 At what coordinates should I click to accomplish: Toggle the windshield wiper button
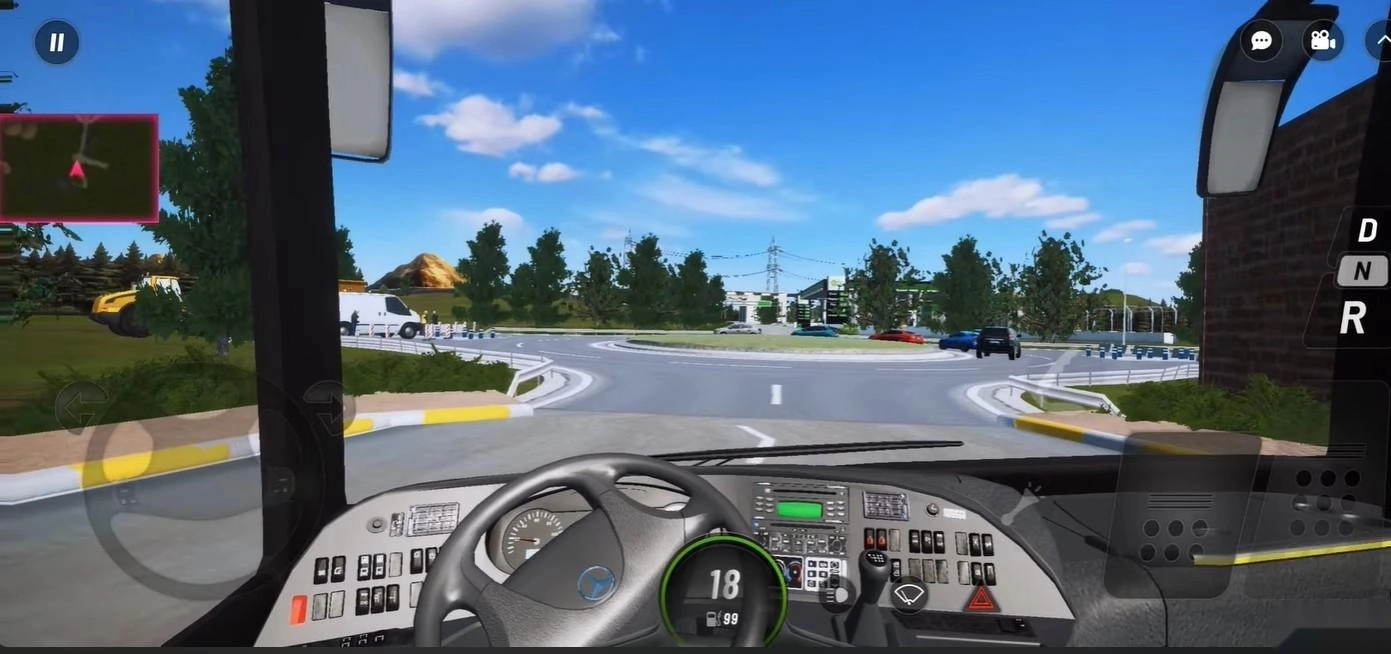[908, 595]
